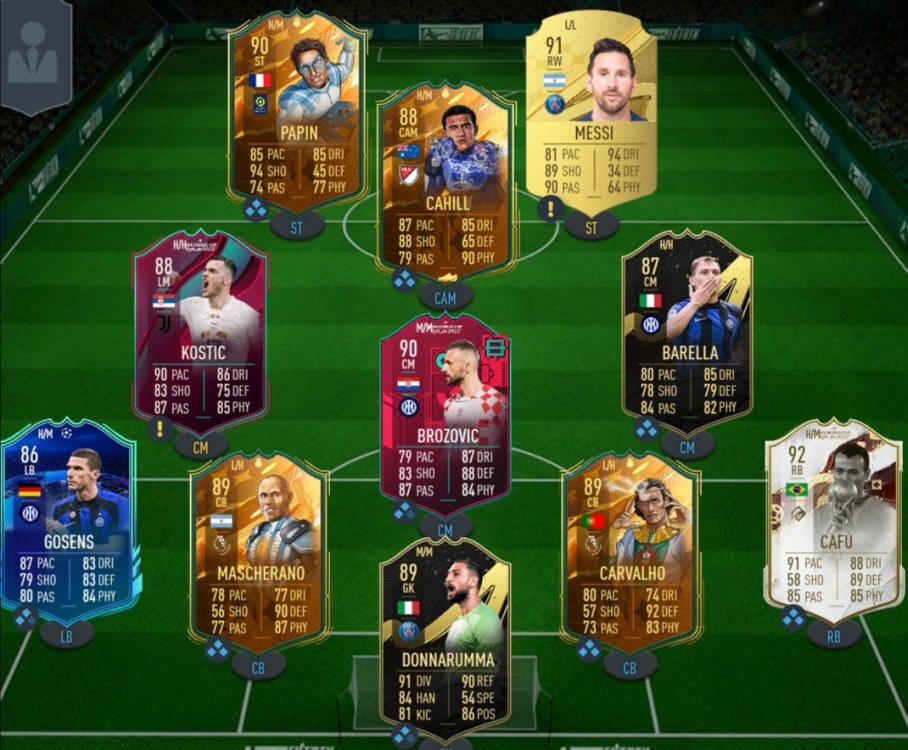908x750 pixels.
Task: Open the manager icon in the corner
Action: click(33, 54)
